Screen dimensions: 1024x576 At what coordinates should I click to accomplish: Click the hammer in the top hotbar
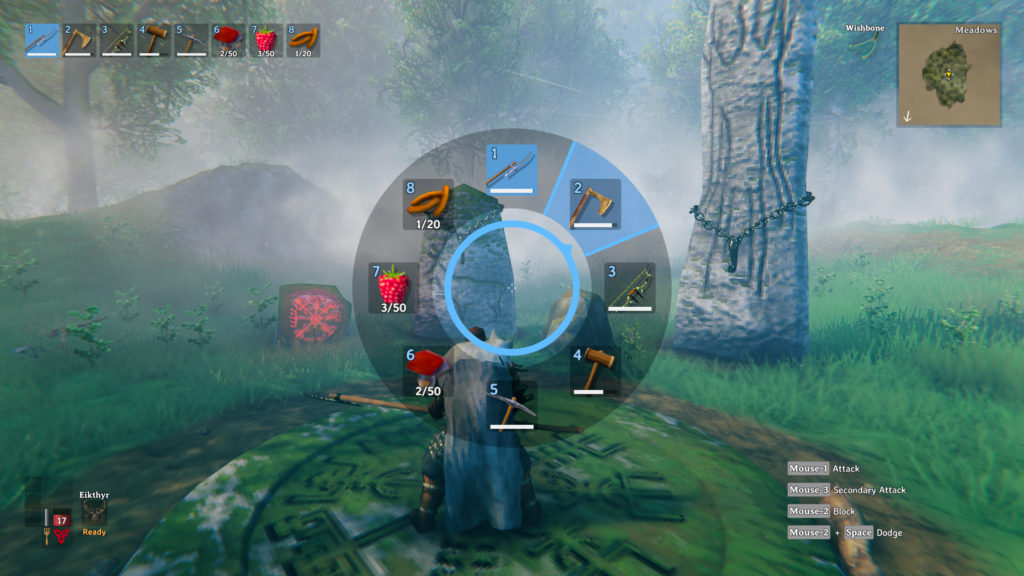click(x=154, y=41)
